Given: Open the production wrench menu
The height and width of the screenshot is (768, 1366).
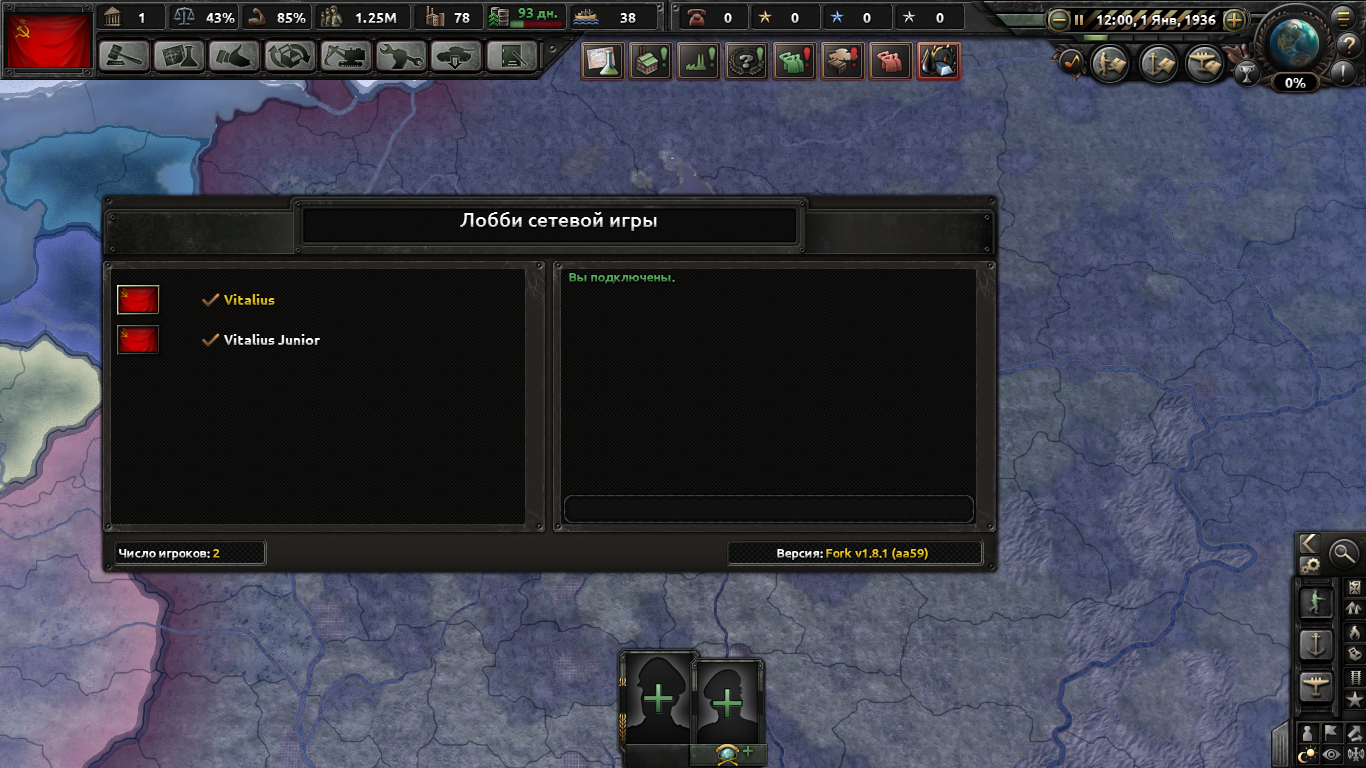Looking at the screenshot, I should pos(401,56).
